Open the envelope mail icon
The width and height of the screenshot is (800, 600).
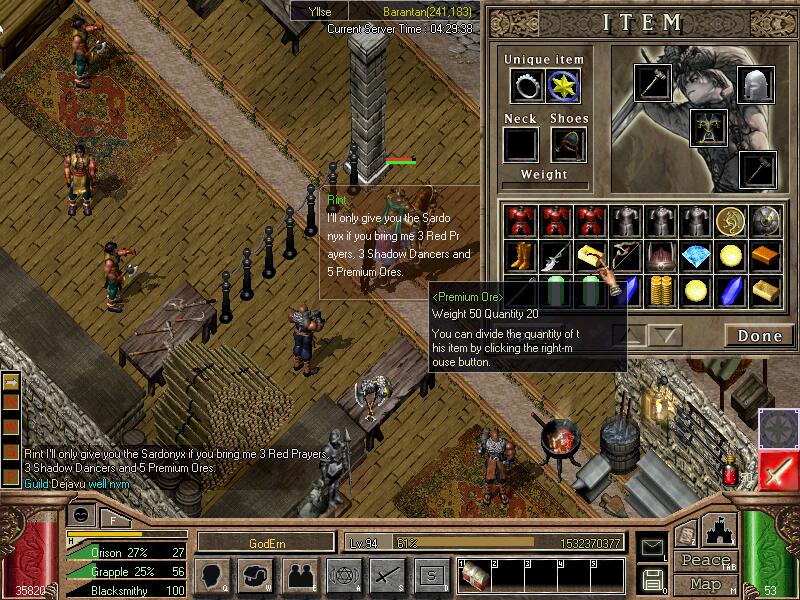(654, 546)
